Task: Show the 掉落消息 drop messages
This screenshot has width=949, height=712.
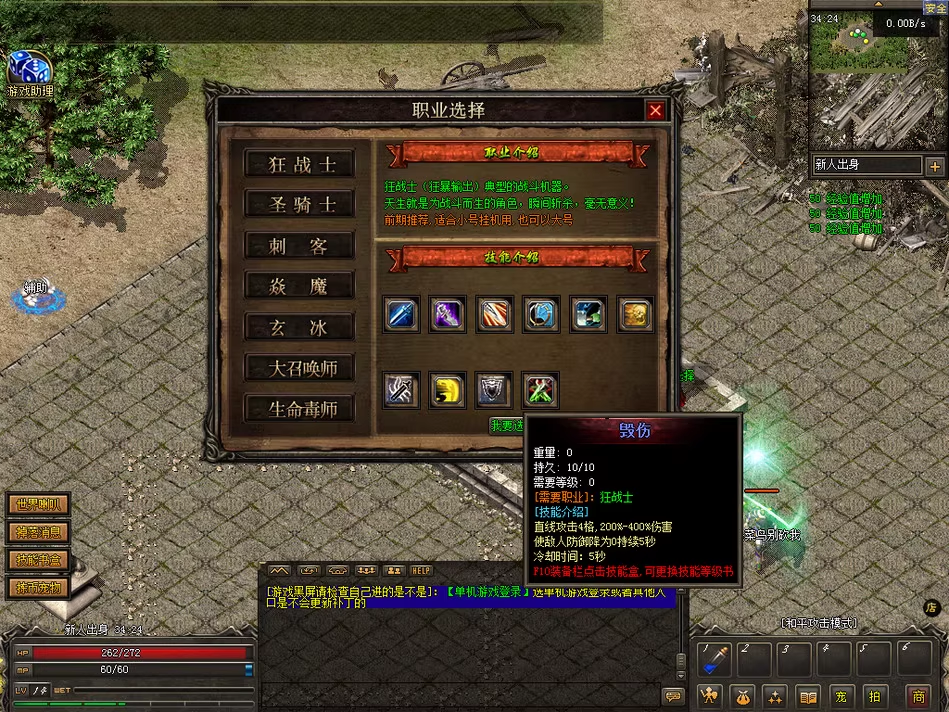Action: pos(39,532)
